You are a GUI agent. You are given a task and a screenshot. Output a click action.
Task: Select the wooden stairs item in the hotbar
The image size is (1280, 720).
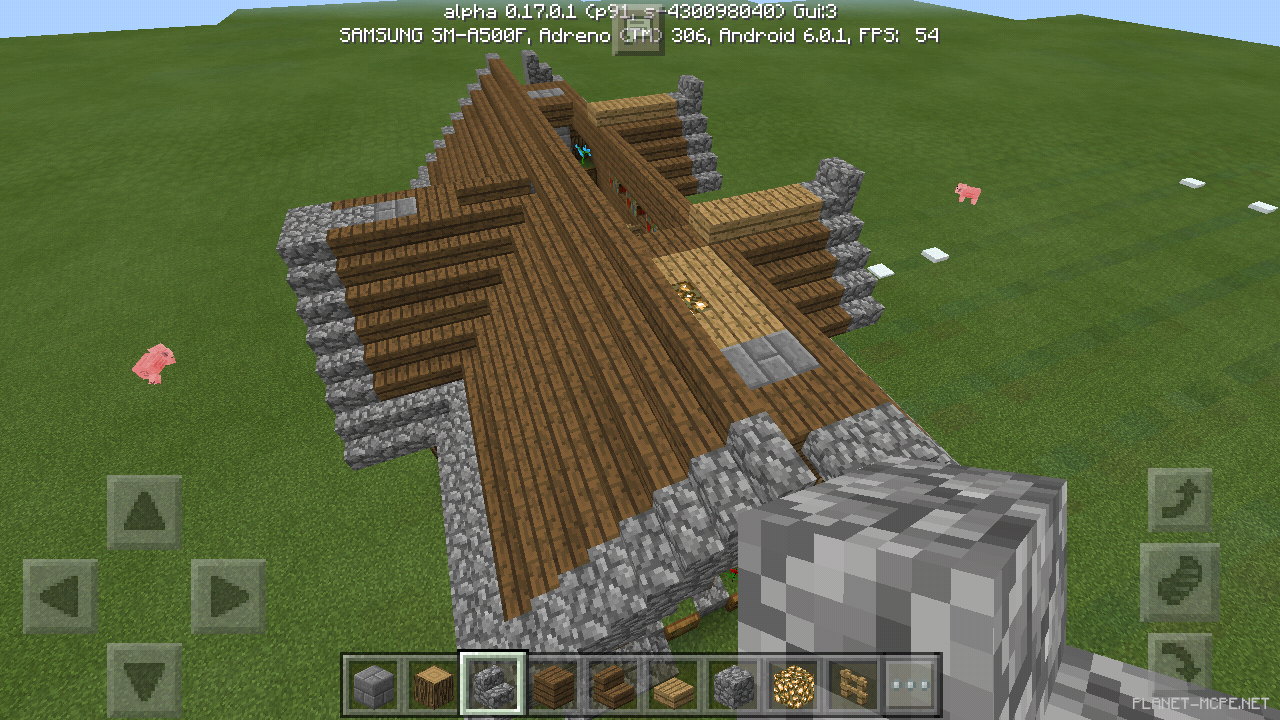(612, 684)
